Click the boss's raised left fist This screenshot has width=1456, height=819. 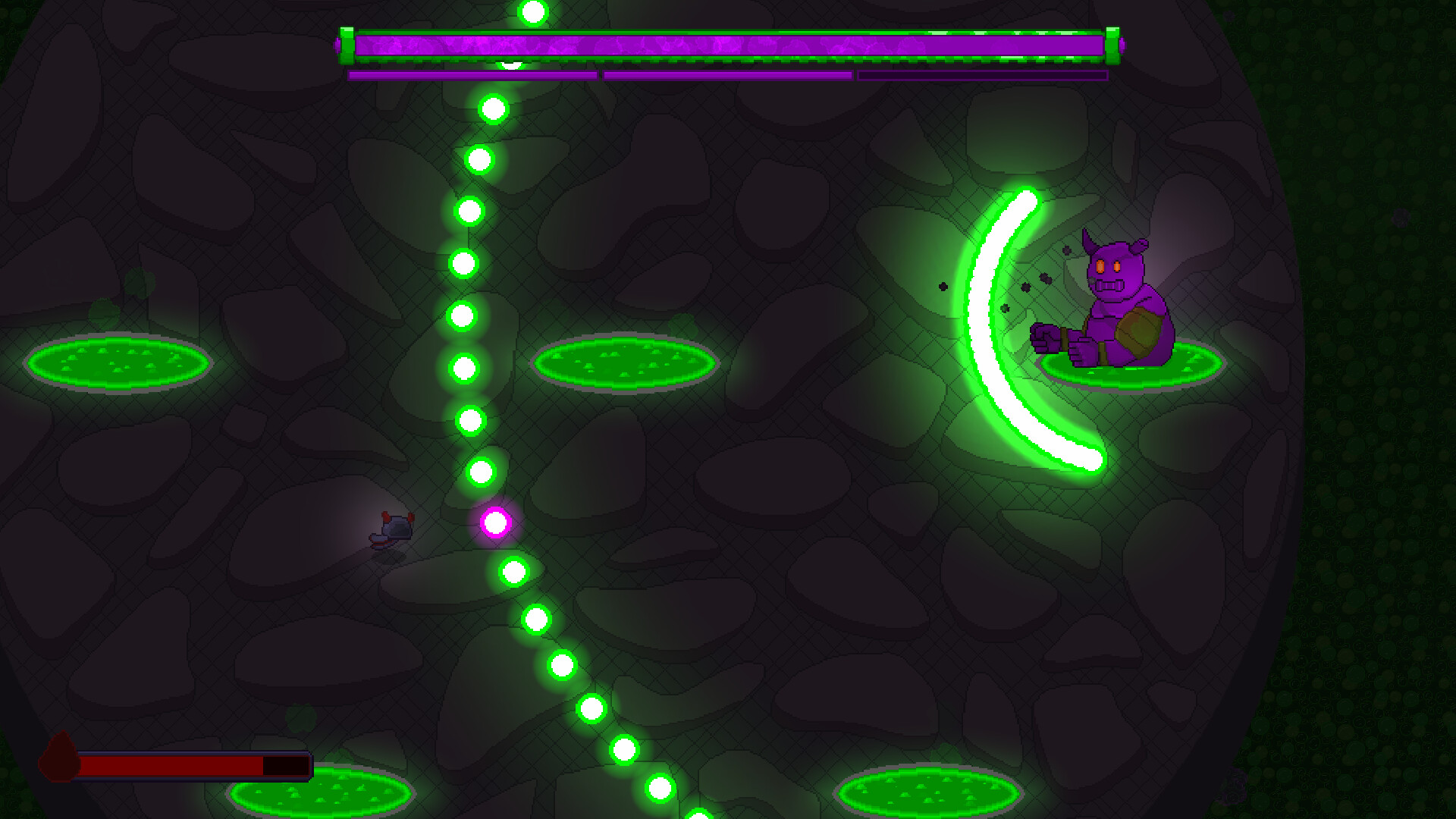click(1044, 336)
